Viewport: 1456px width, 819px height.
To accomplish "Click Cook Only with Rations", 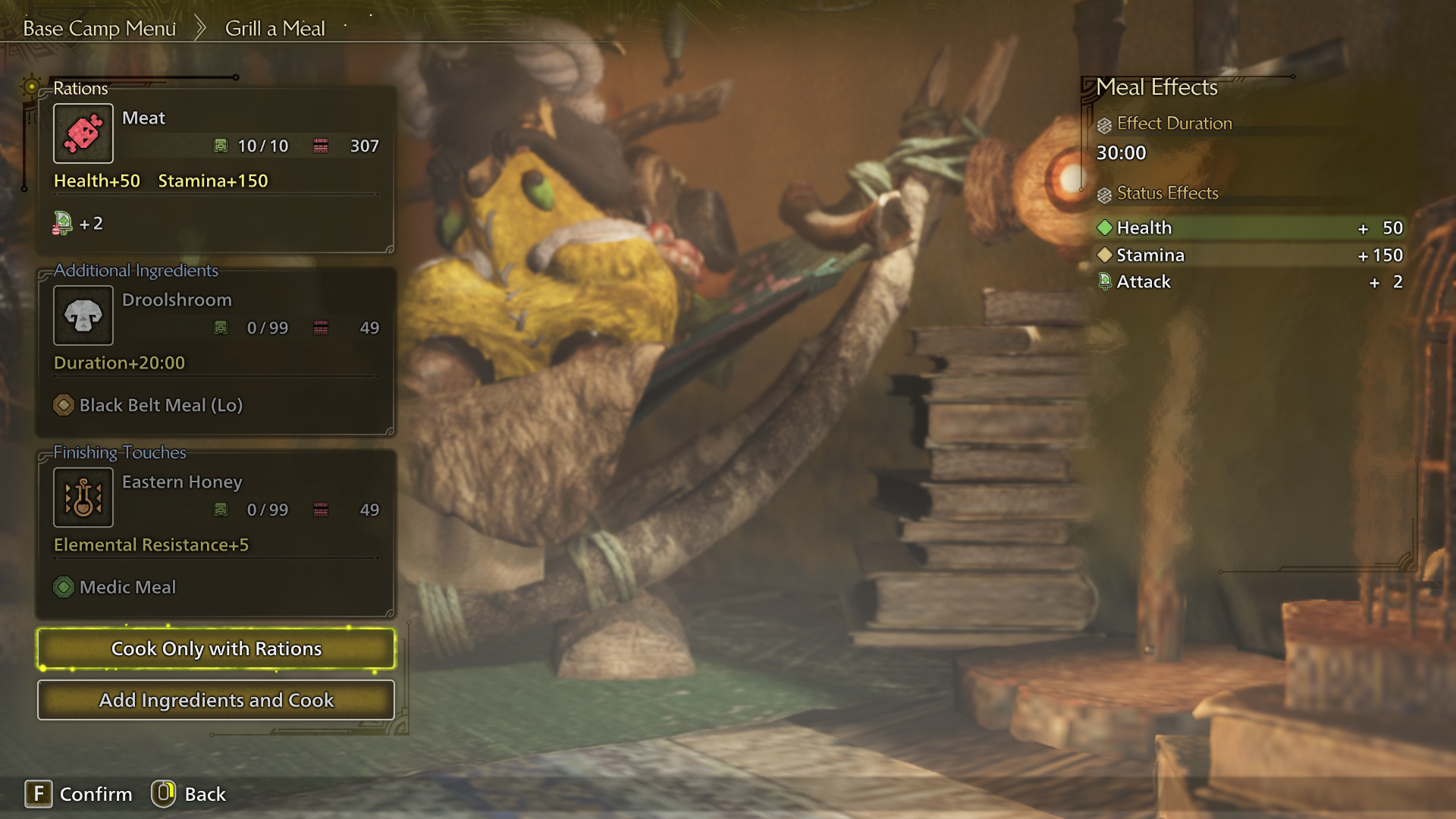I will (215, 648).
